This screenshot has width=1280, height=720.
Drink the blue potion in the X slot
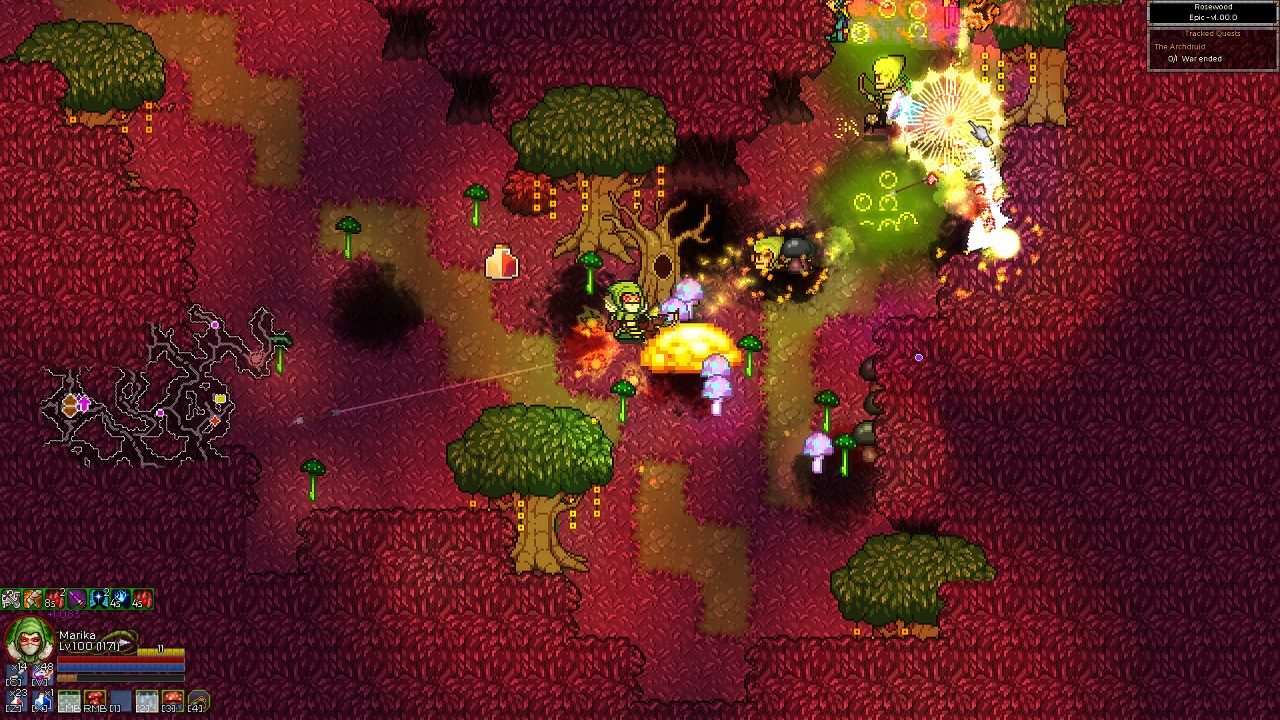[43, 699]
